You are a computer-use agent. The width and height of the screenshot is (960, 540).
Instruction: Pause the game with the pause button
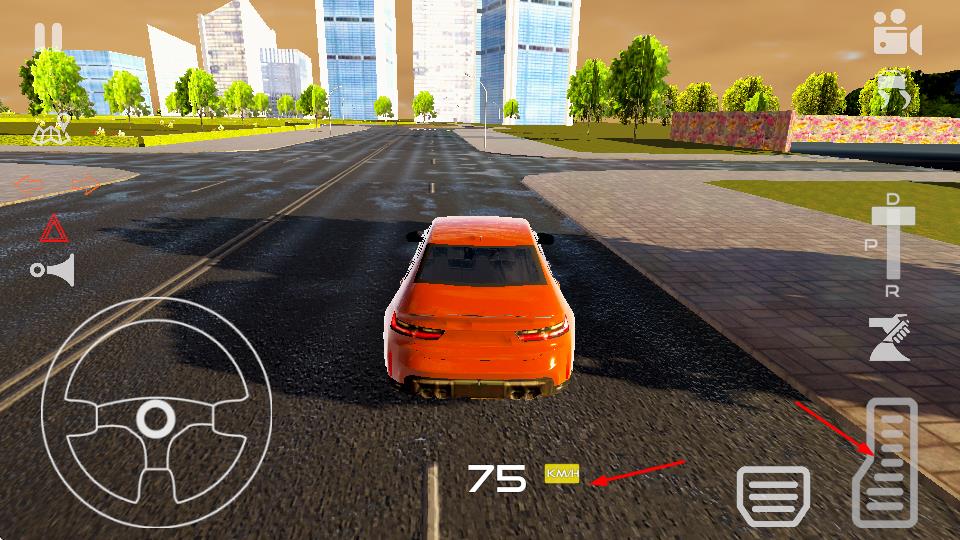48,38
